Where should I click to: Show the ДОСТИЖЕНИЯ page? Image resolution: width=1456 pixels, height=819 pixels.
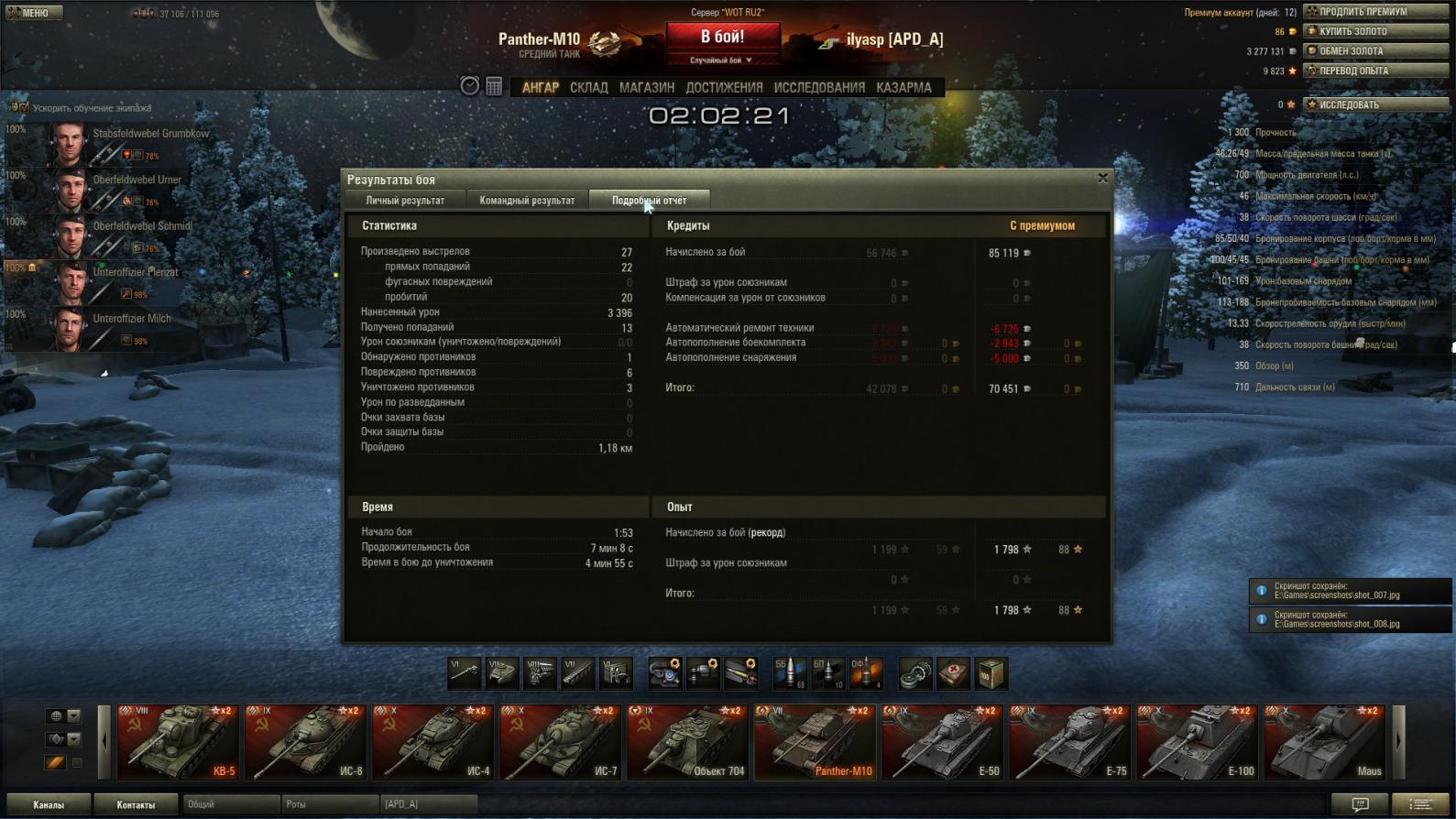point(724,88)
